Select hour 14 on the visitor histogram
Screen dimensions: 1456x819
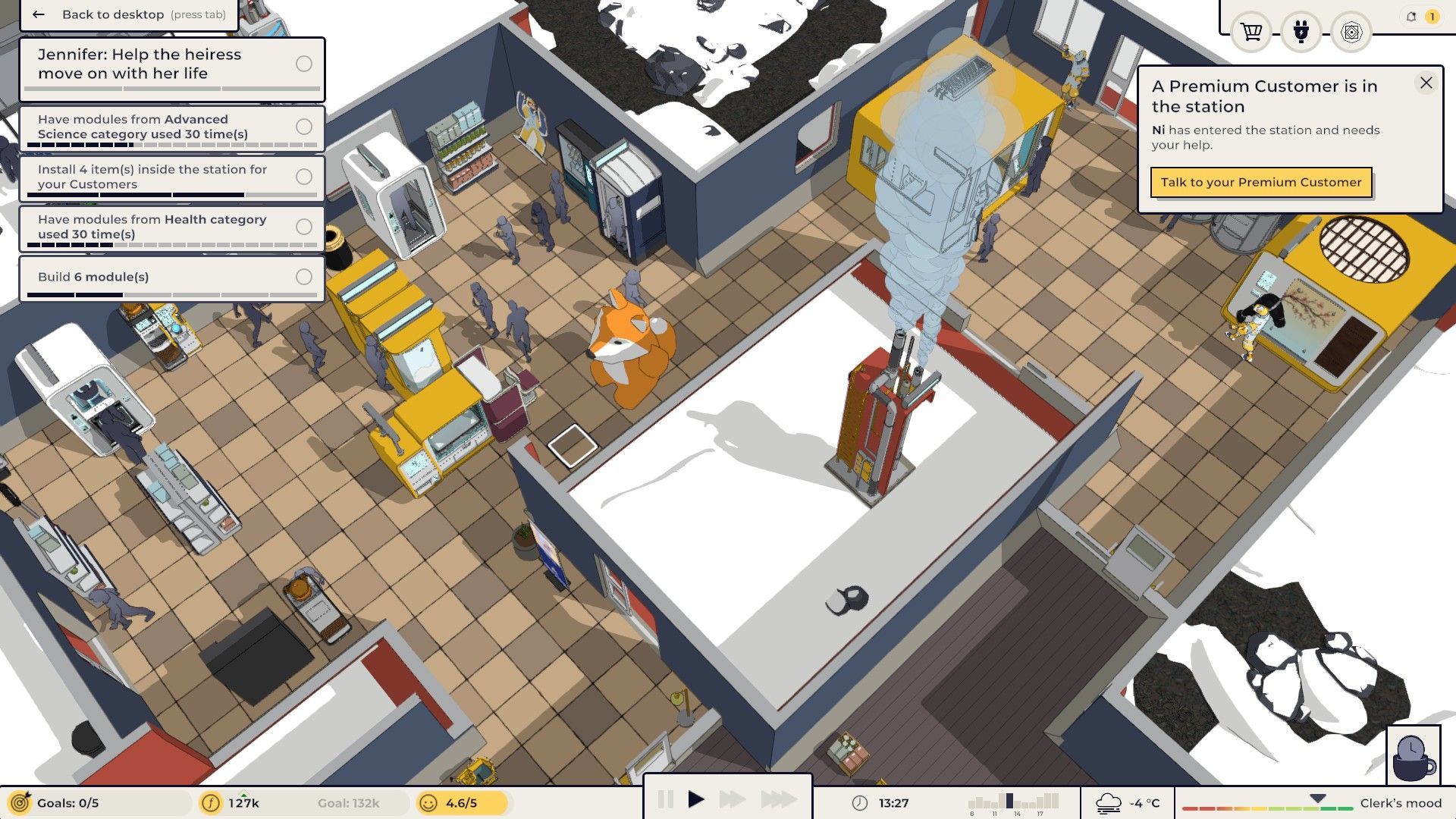pyautogui.click(x=1016, y=800)
